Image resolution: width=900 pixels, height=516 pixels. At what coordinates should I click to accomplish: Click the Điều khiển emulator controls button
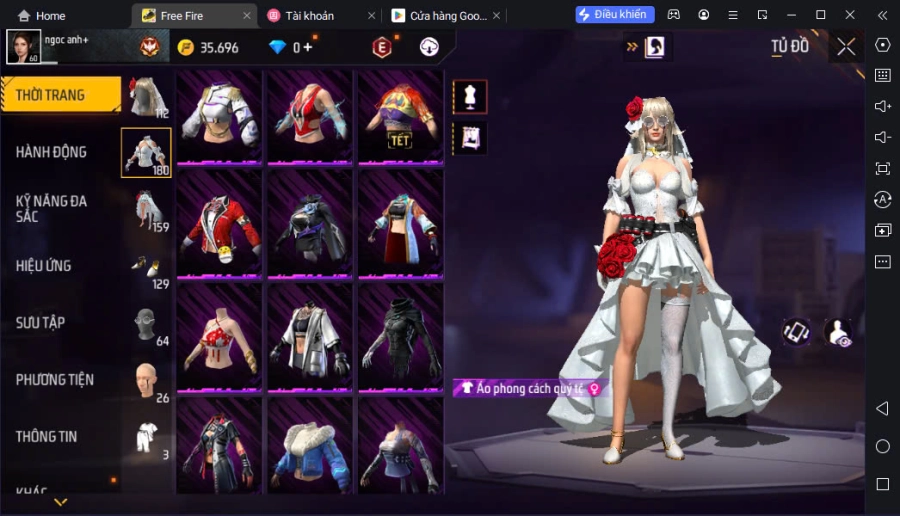[x=615, y=15]
